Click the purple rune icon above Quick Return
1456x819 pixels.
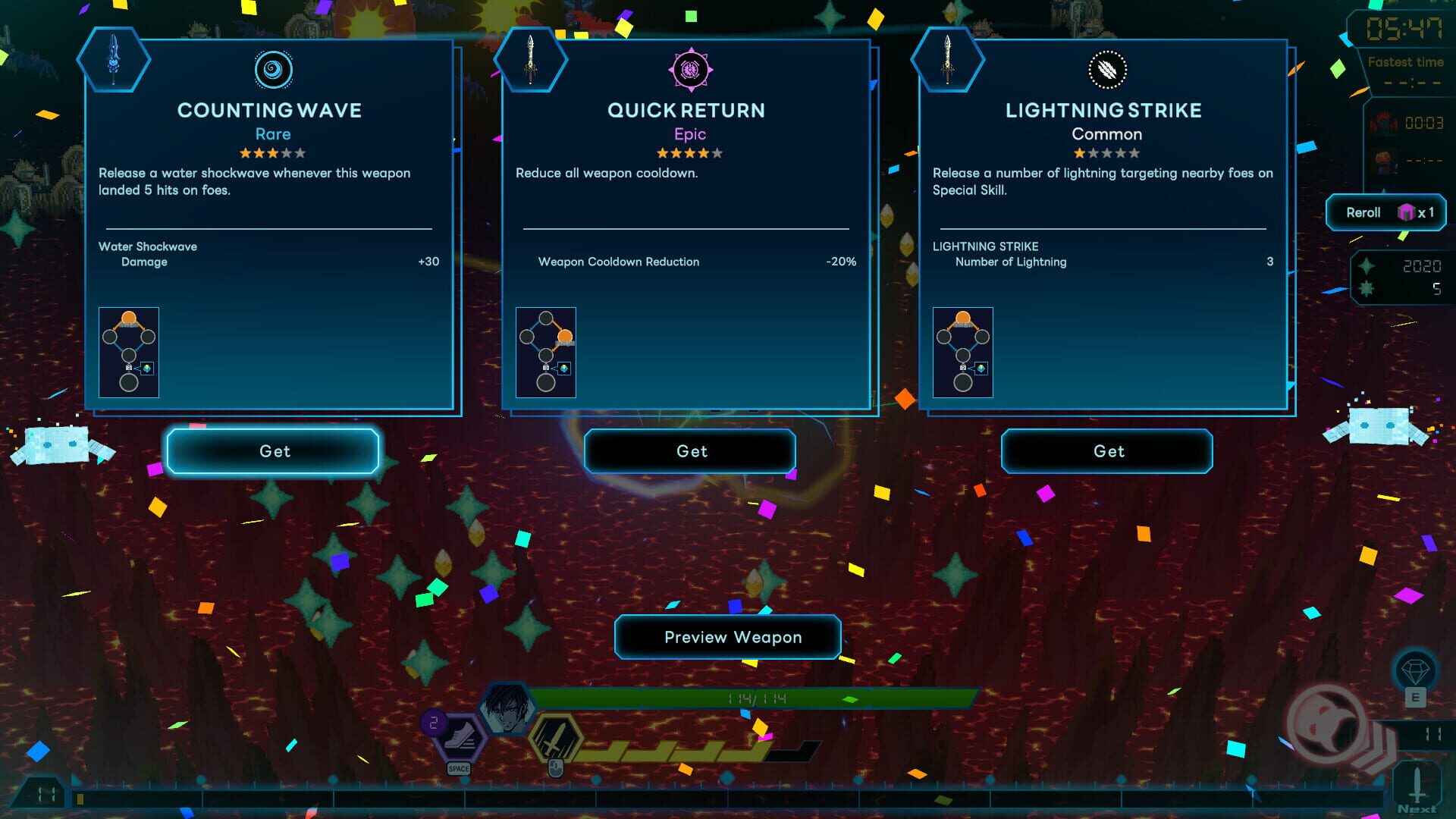pos(690,71)
